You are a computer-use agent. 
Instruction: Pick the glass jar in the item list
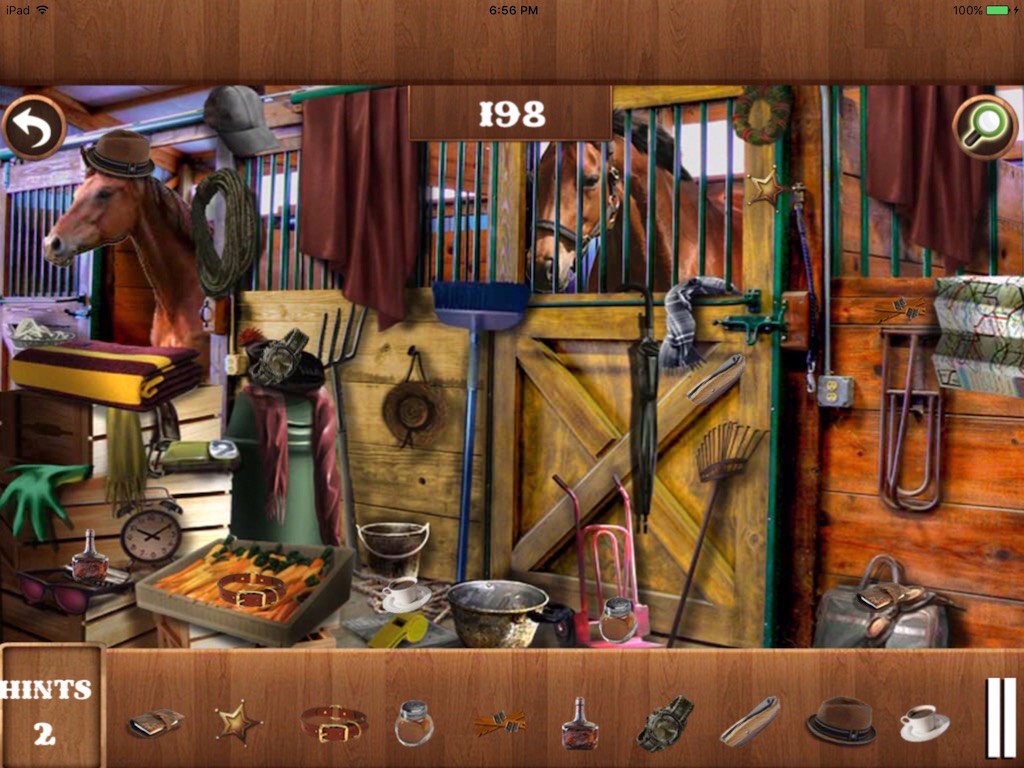pyautogui.click(x=413, y=722)
